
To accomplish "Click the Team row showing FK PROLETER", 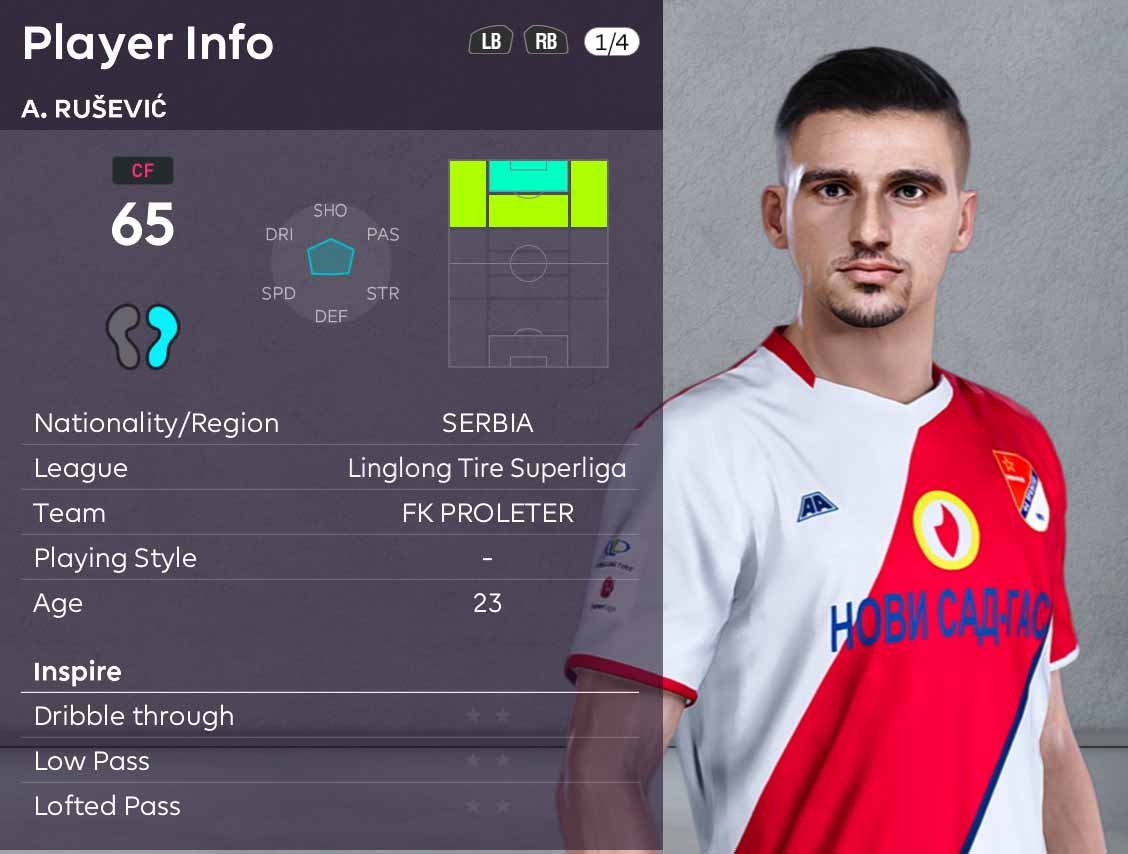I will (x=330, y=513).
